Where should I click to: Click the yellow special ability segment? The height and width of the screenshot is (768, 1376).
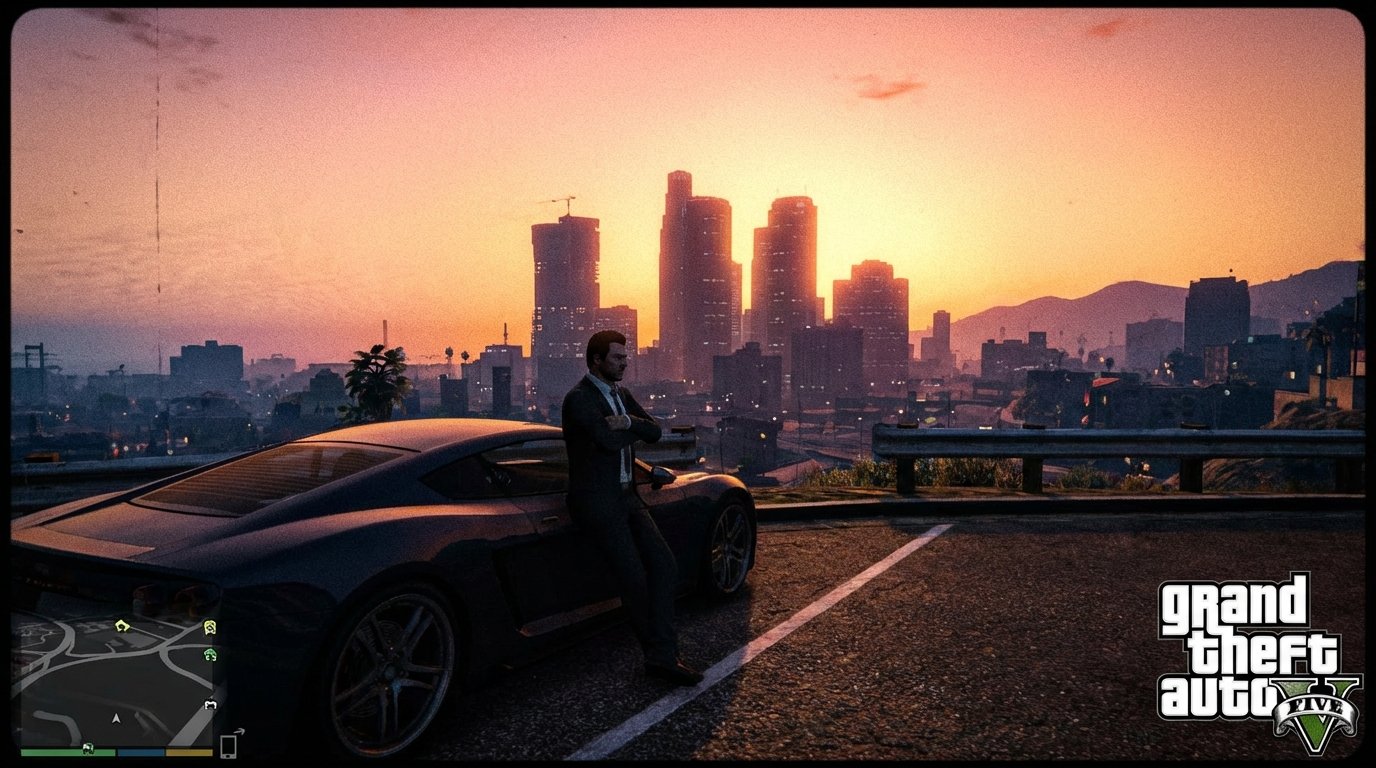click(x=189, y=751)
